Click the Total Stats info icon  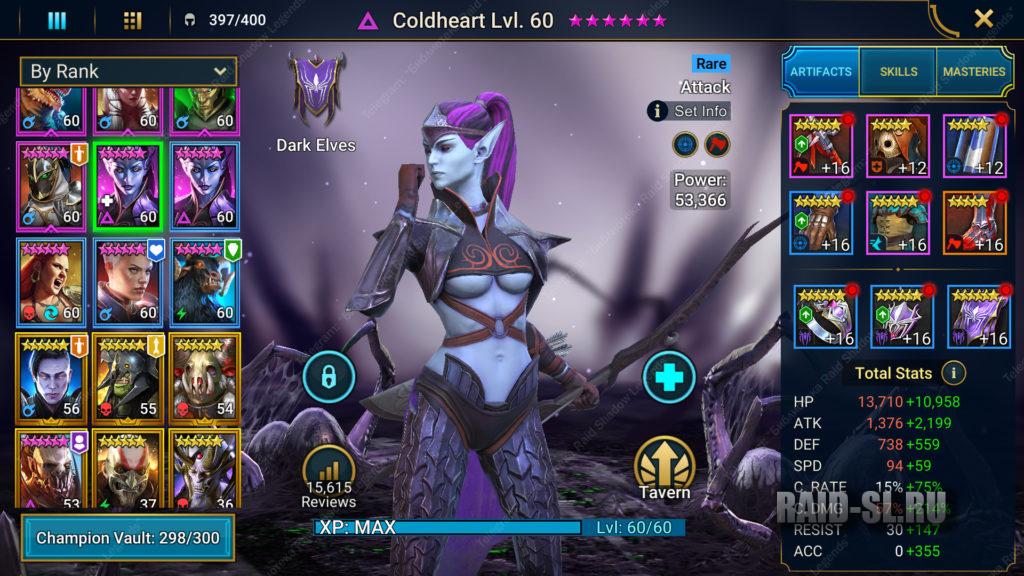click(954, 373)
